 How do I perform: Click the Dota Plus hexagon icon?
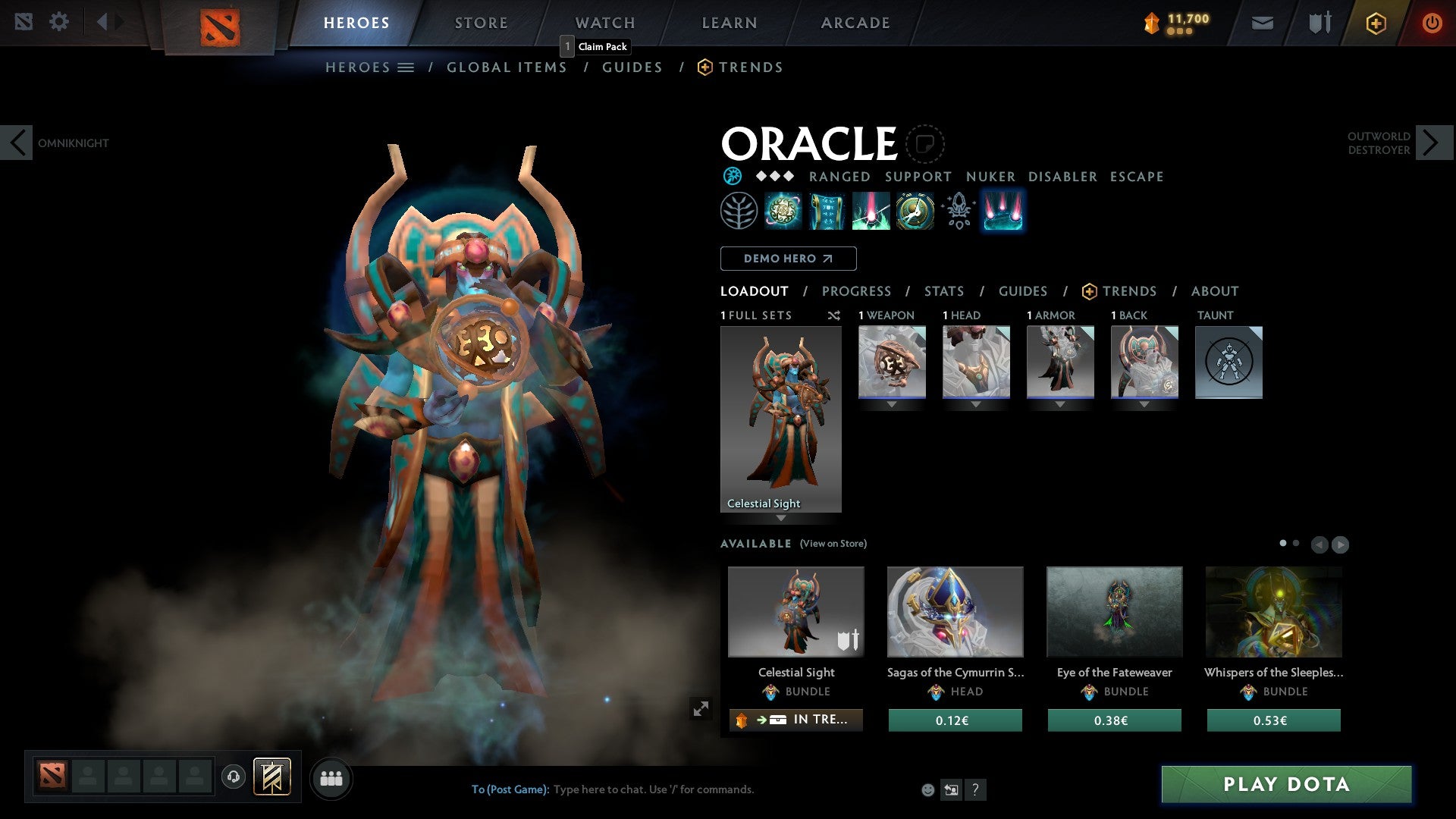point(1375,23)
